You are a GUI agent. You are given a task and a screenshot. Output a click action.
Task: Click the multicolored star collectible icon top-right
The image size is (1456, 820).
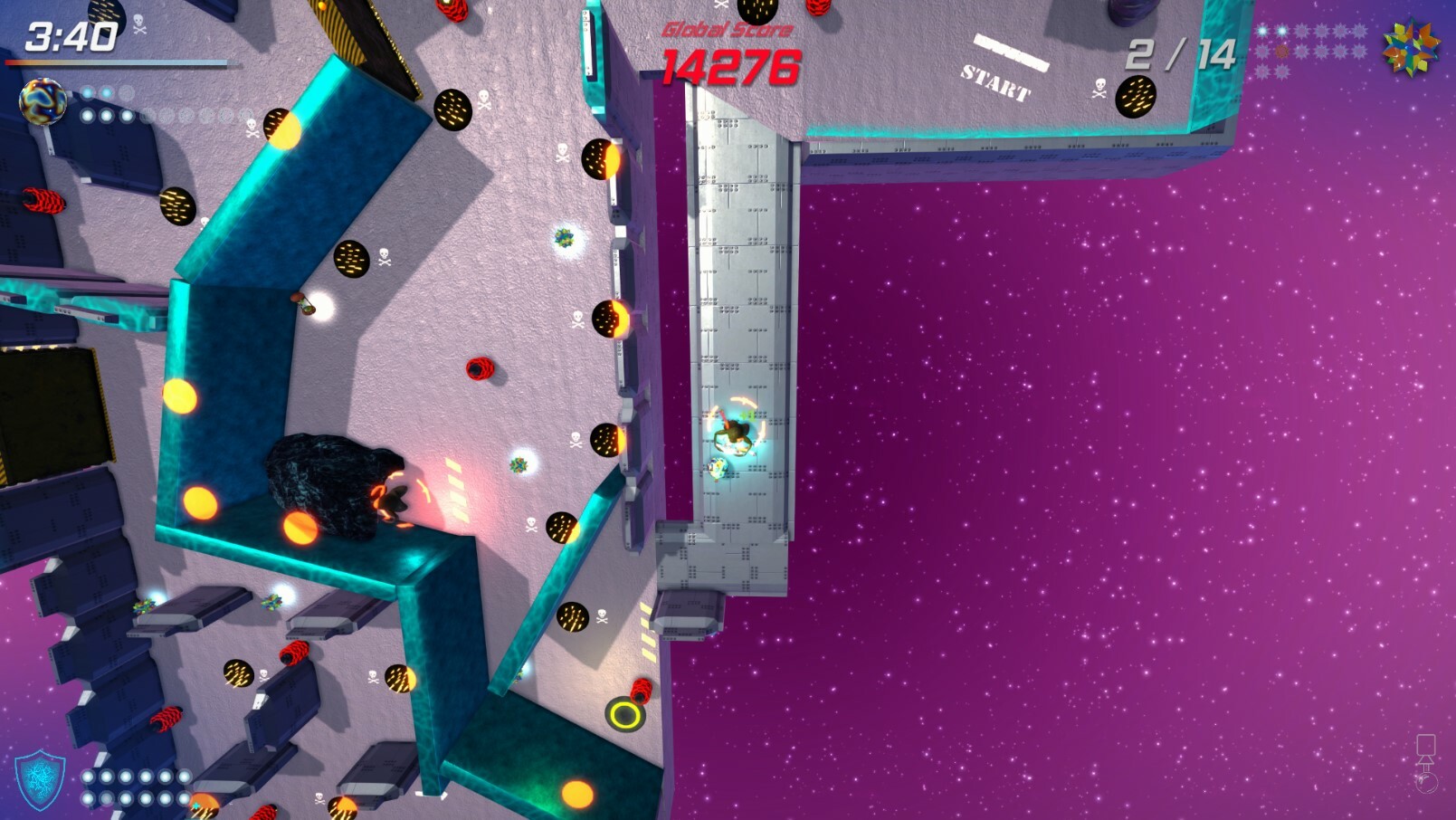(x=1413, y=49)
